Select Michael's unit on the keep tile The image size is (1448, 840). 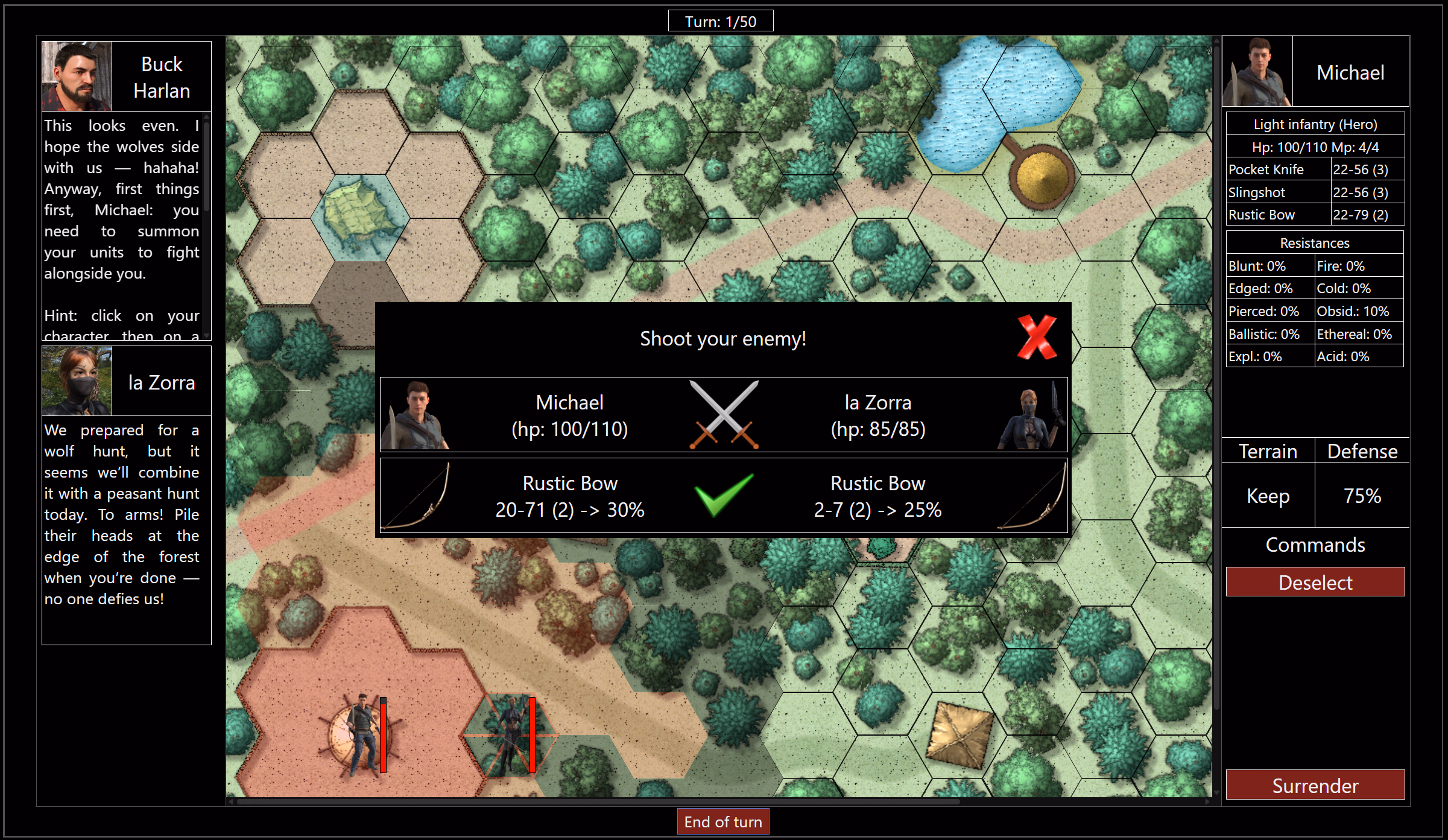(x=361, y=734)
